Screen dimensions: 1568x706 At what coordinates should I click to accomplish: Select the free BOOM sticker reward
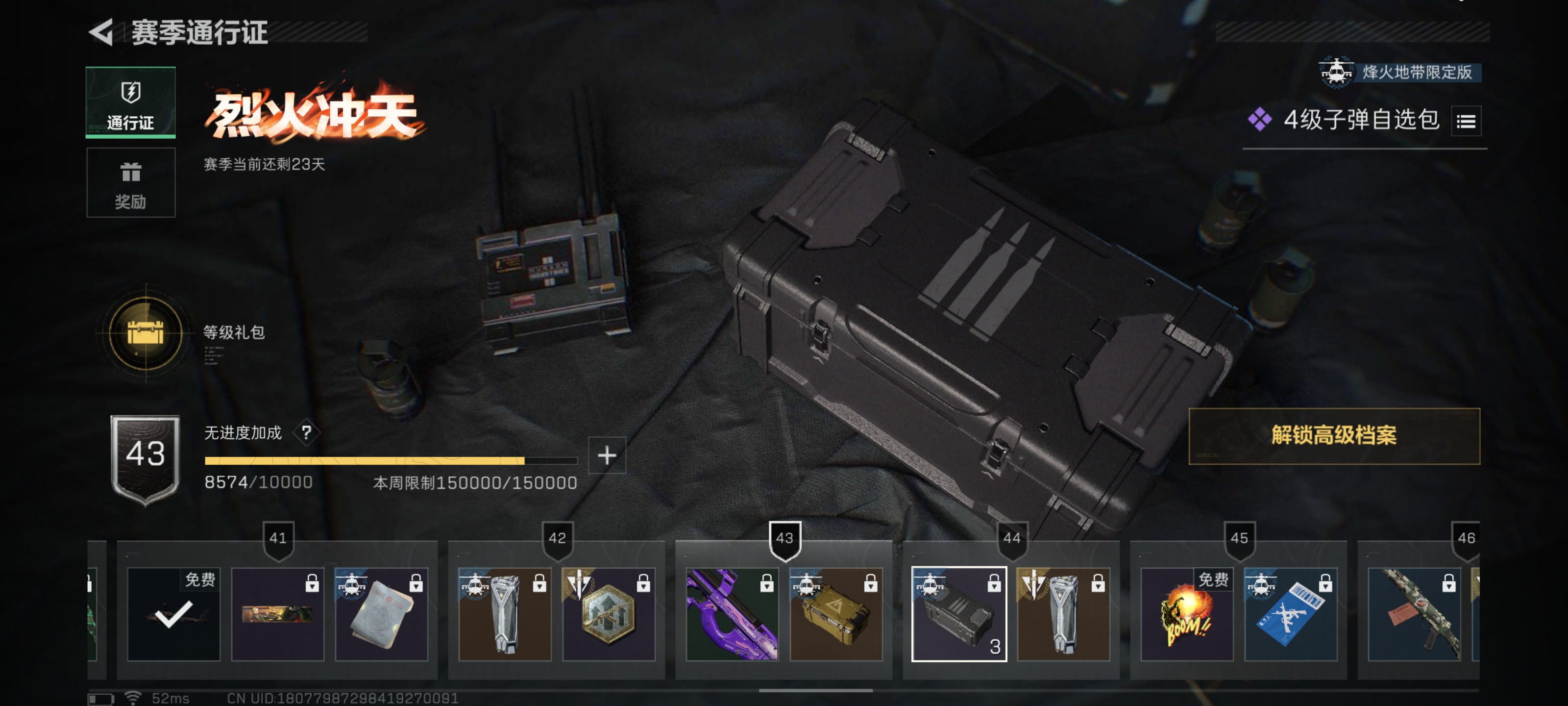click(x=1186, y=613)
